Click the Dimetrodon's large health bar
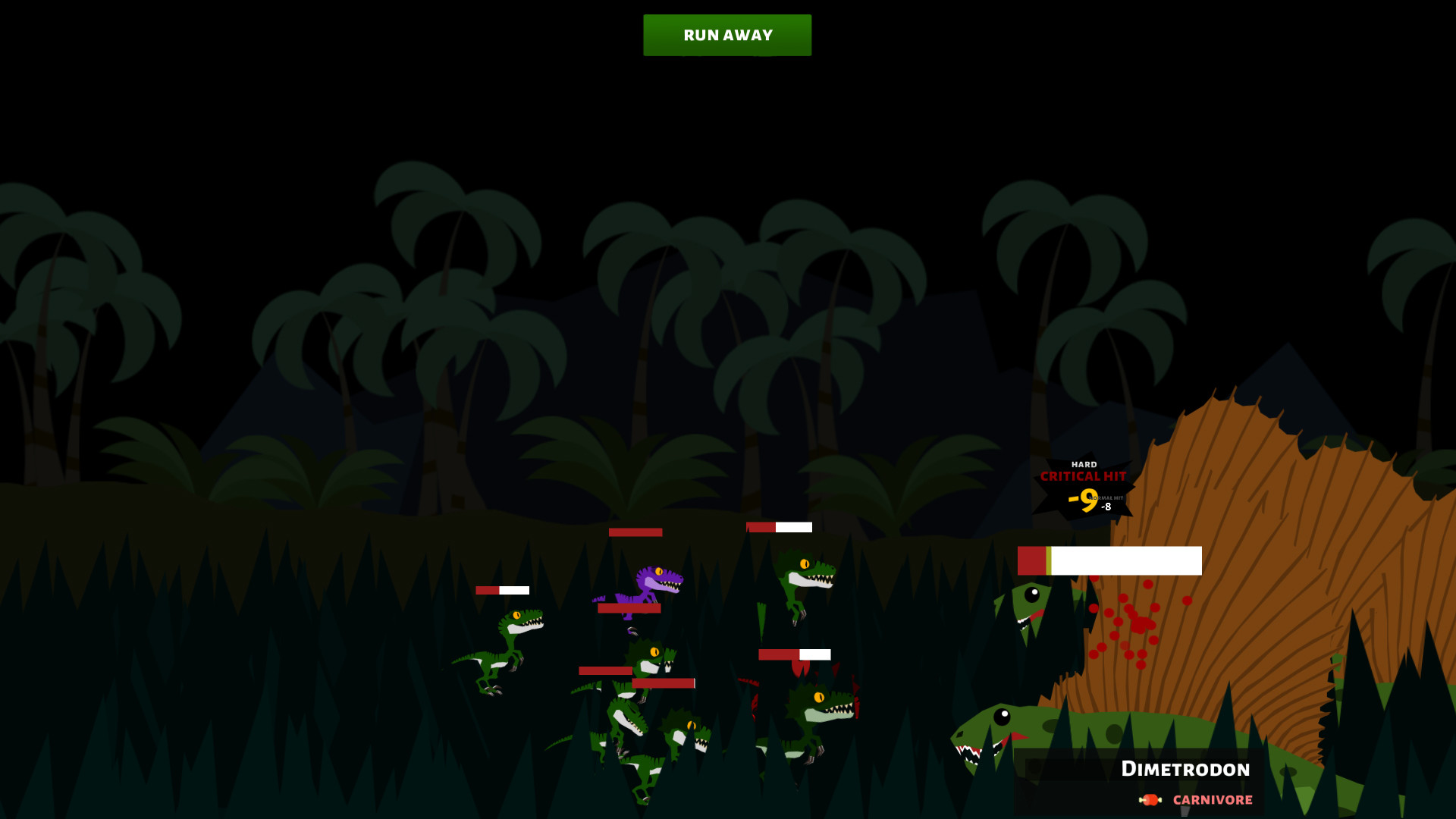The width and height of the screenshot is (1456, 819). pos(1109,559)
